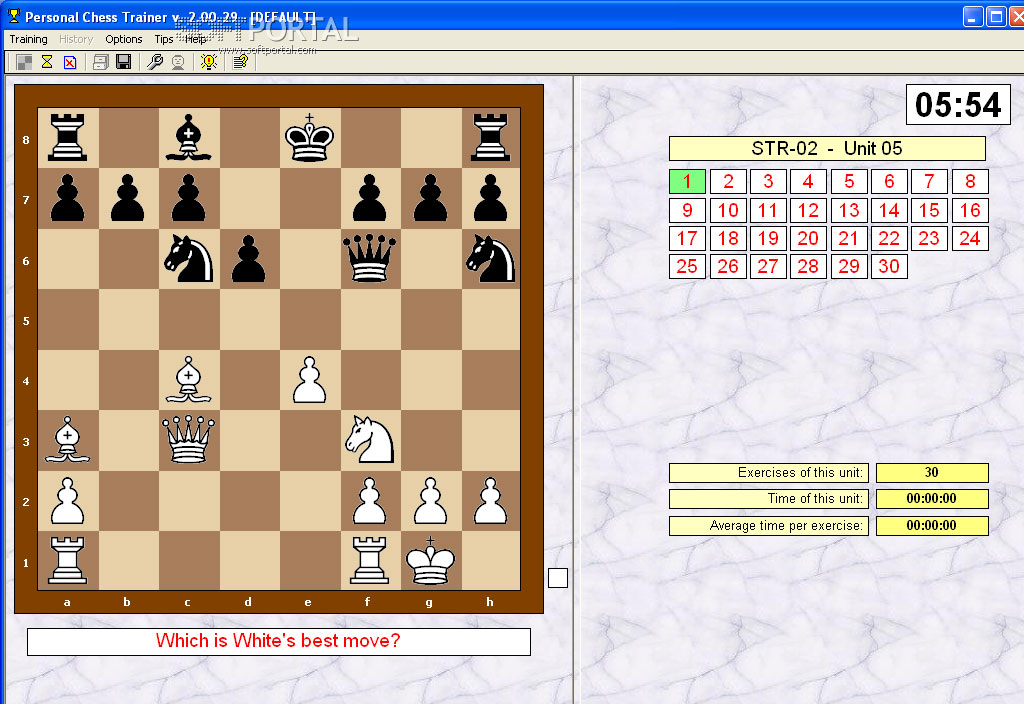This screenshot has height=704, width=1024.
Task: Pick the white bishop on c4
Action: pyautogui.click(x=189, y=380)
